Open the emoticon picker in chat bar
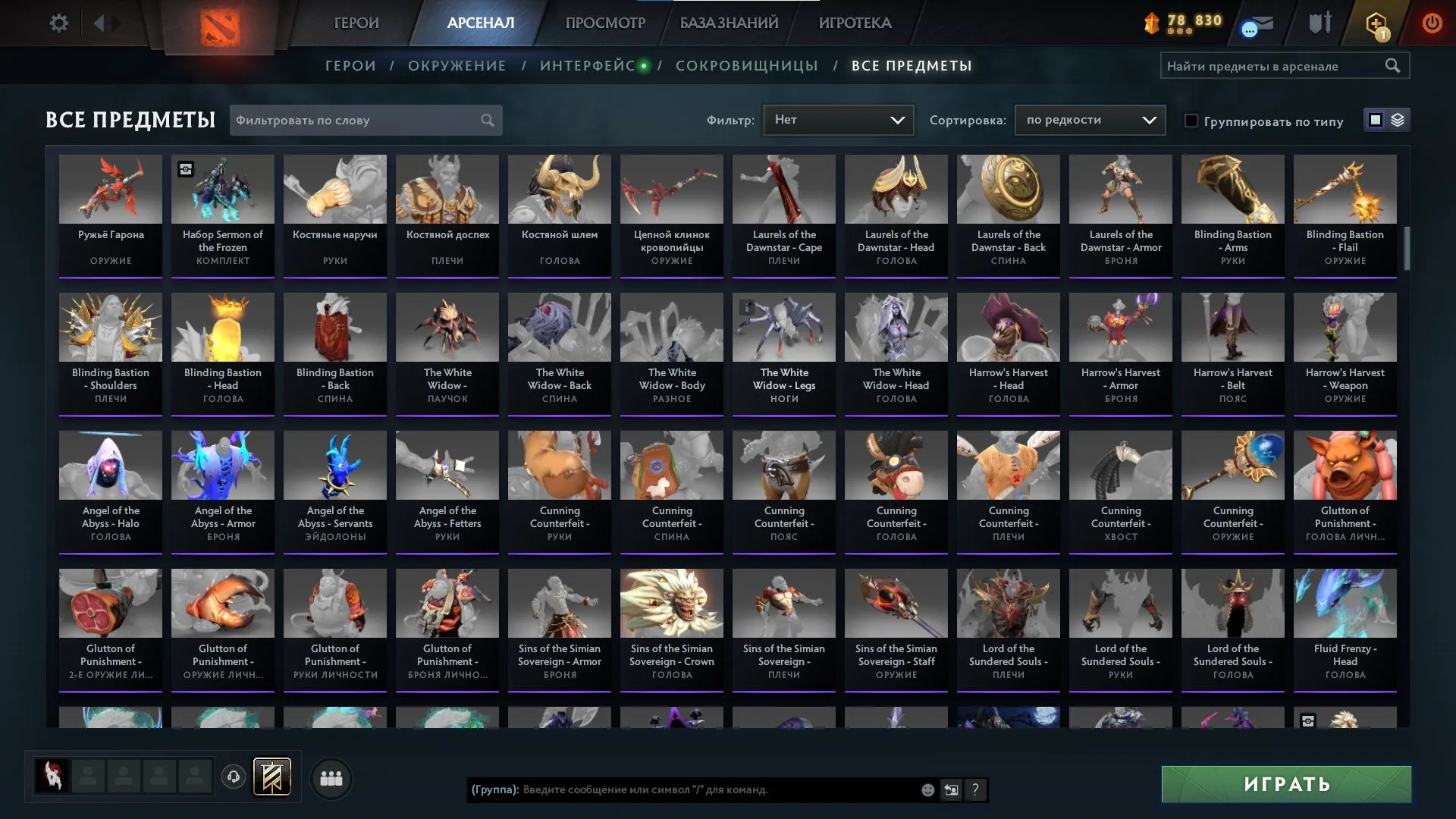Viewport: 1456px width, 819px height. point(927,790)
